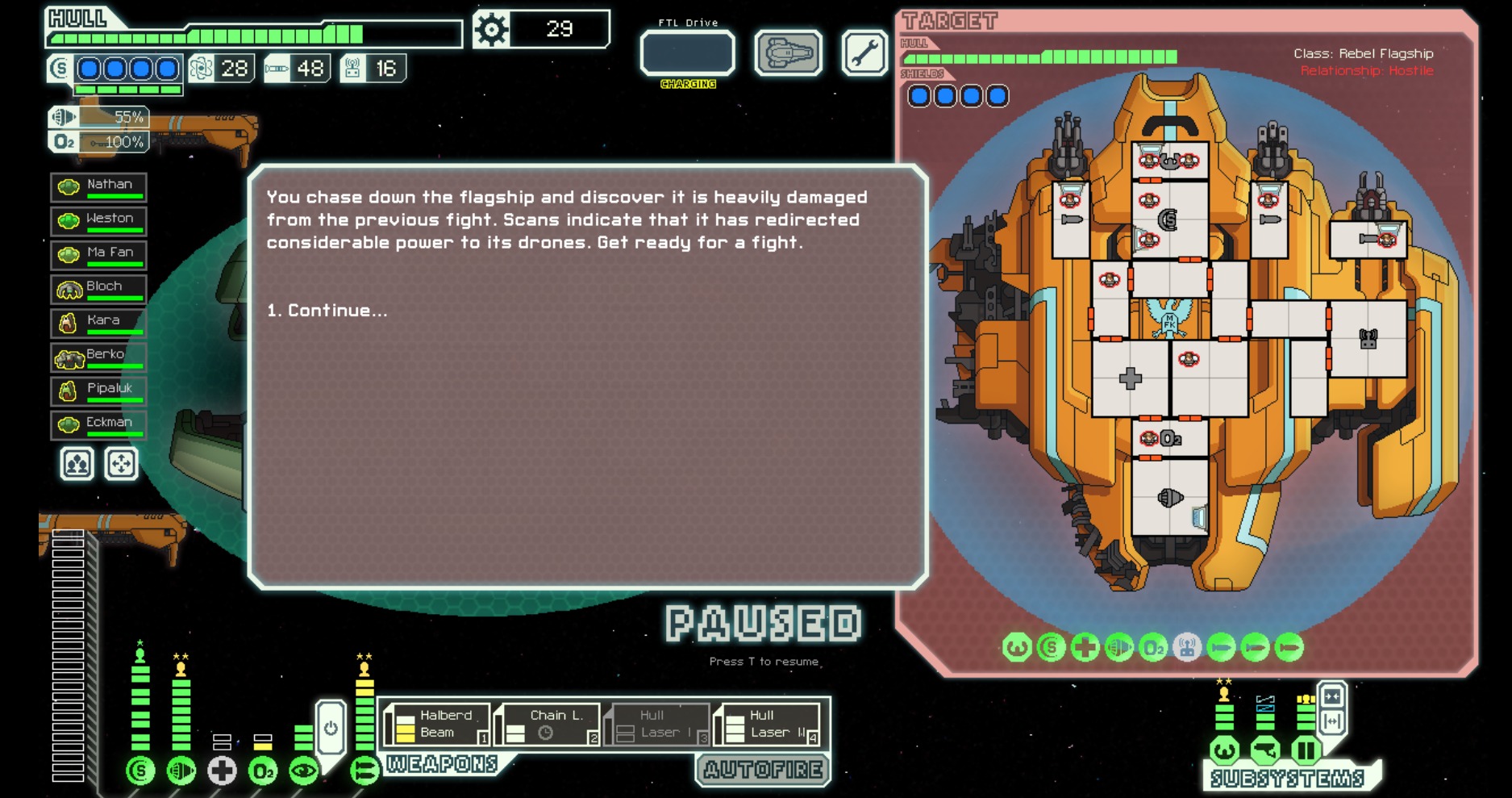Choose the "1. Continue..." dialogue option

point(327,311)
